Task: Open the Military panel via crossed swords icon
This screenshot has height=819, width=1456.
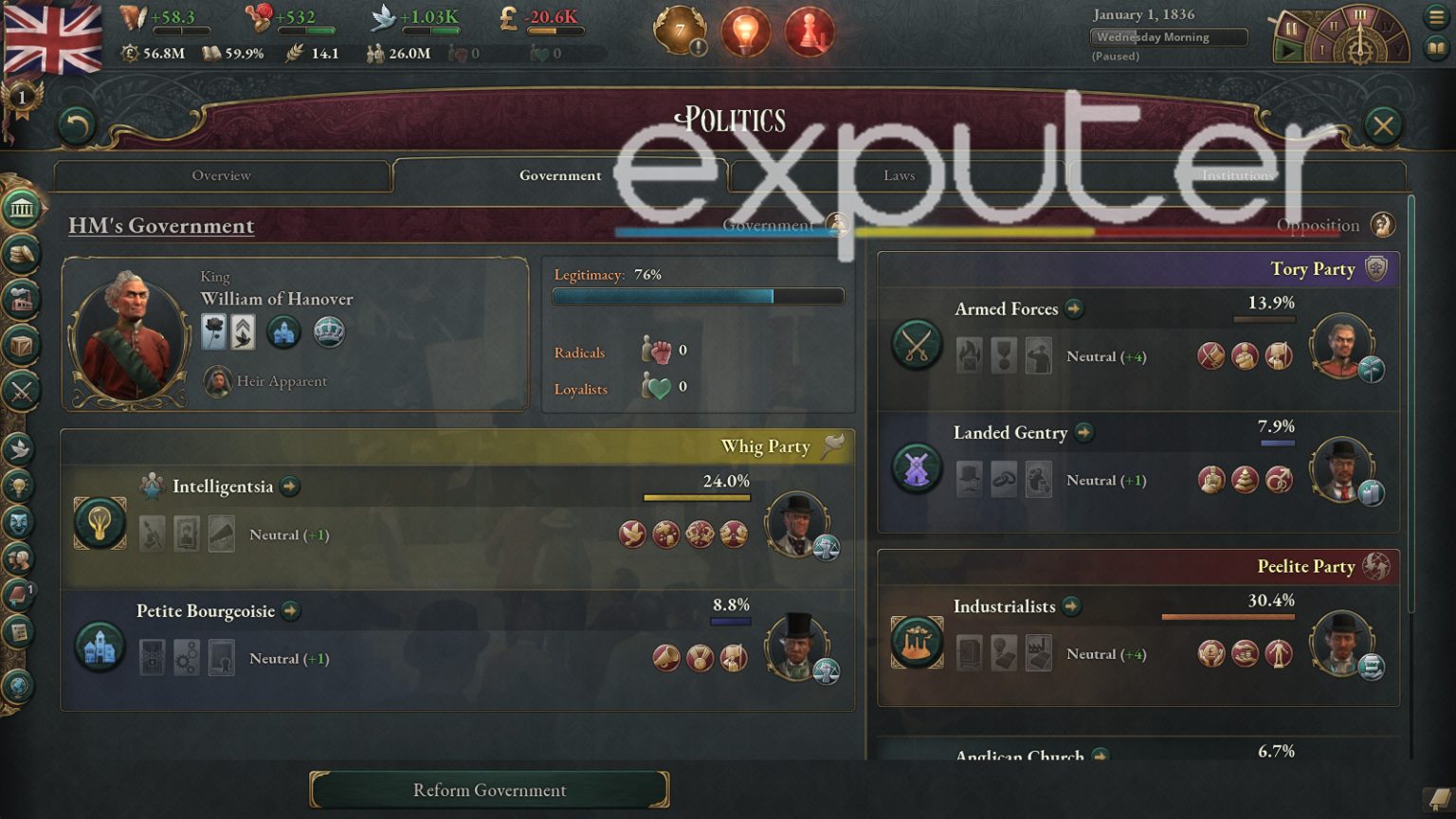Action: click(x=23, y=388)
